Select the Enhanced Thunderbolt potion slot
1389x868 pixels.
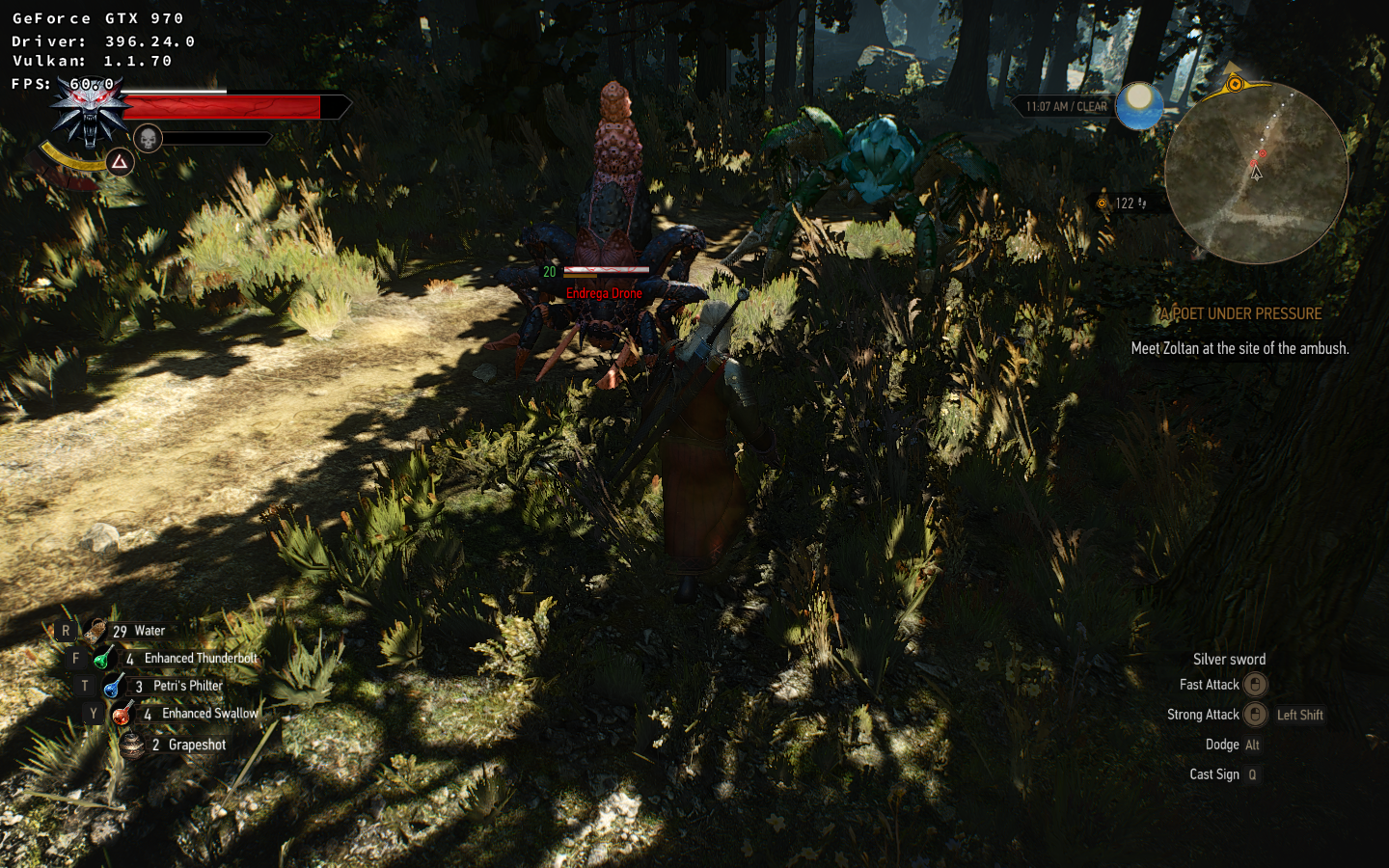pyautogui.click(x=102, y=659)
